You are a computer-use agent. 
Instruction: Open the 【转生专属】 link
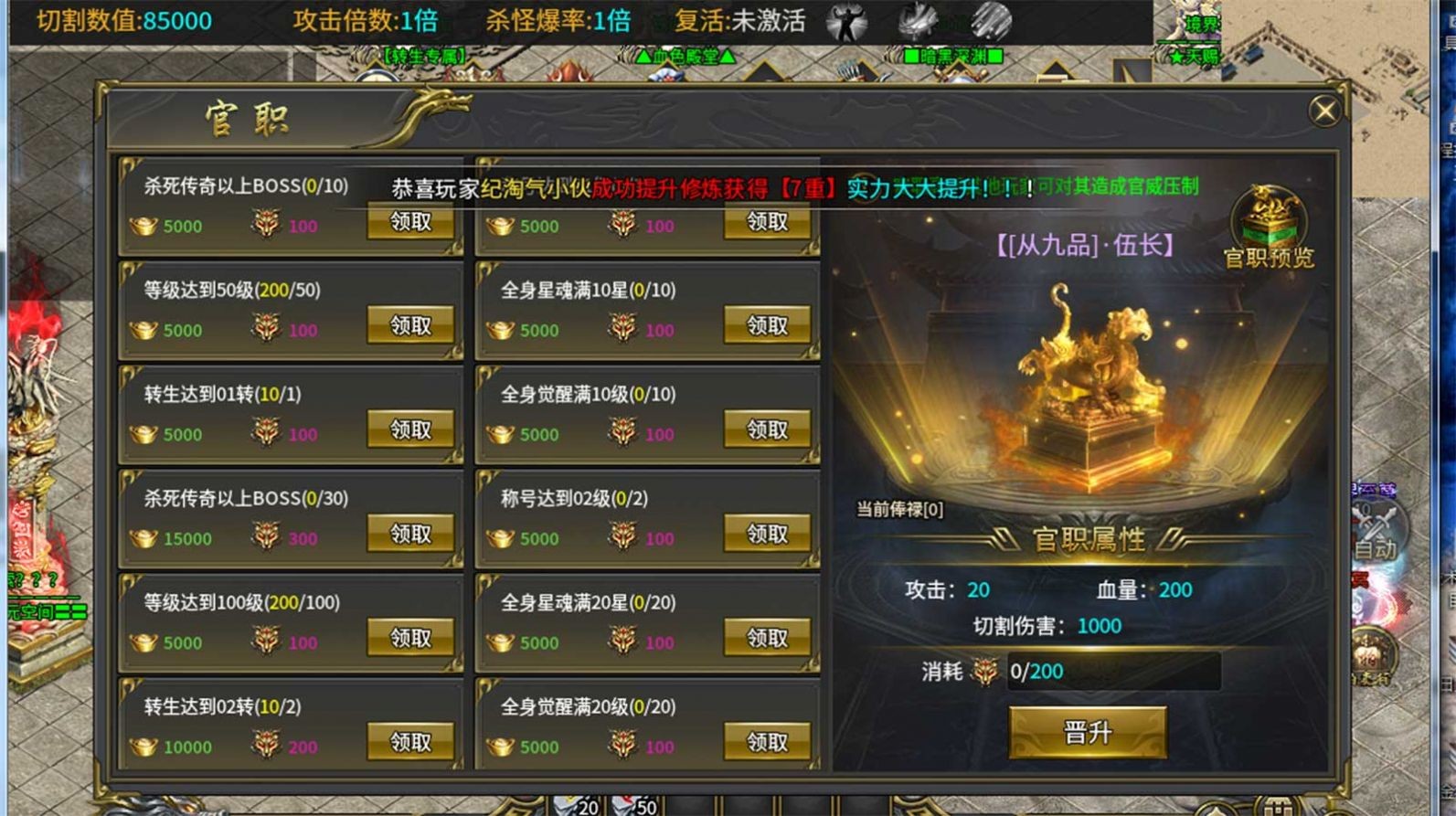click(x=426, y=55)
